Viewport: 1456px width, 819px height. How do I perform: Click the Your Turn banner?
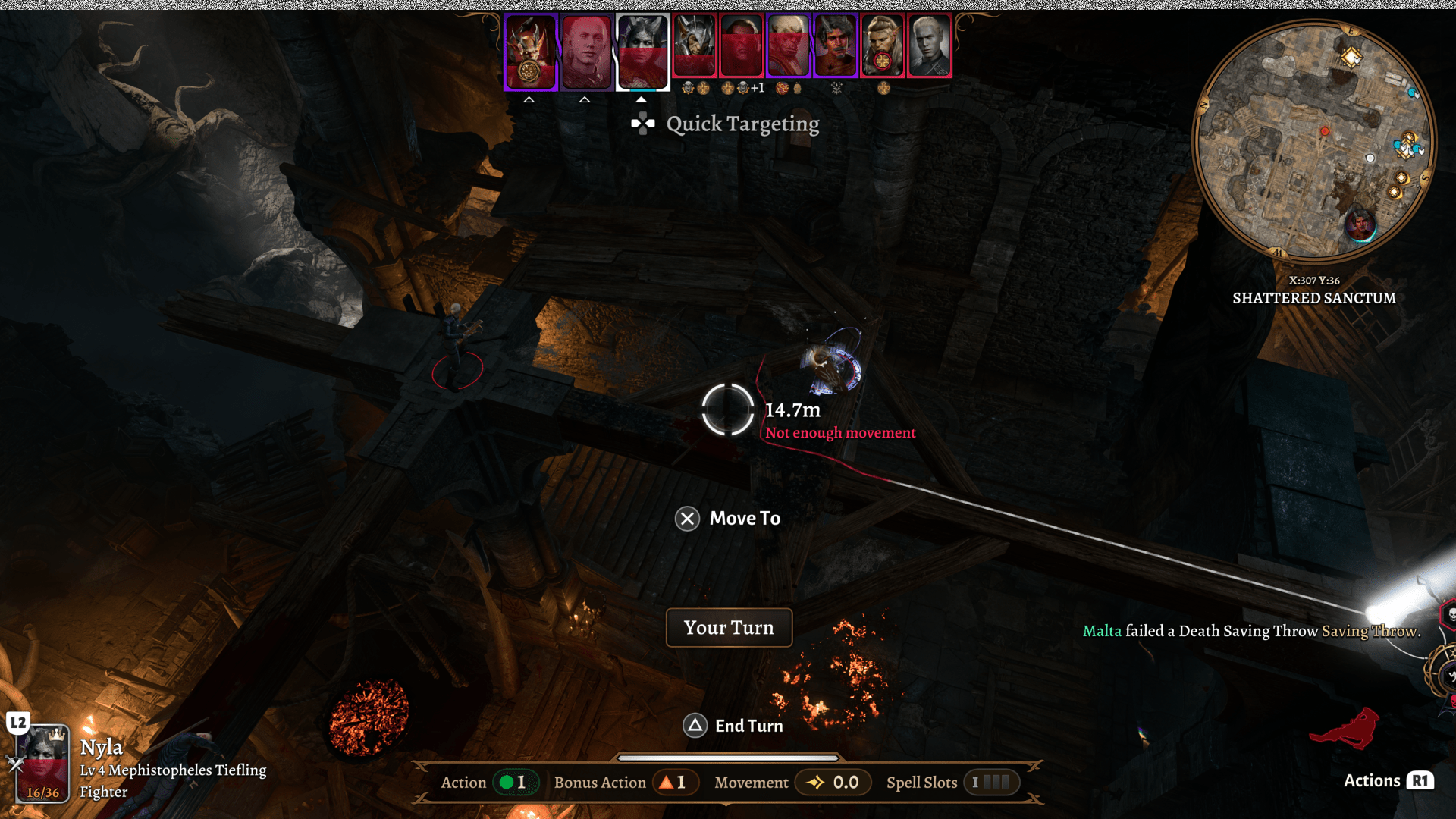[x=729, y=628]
